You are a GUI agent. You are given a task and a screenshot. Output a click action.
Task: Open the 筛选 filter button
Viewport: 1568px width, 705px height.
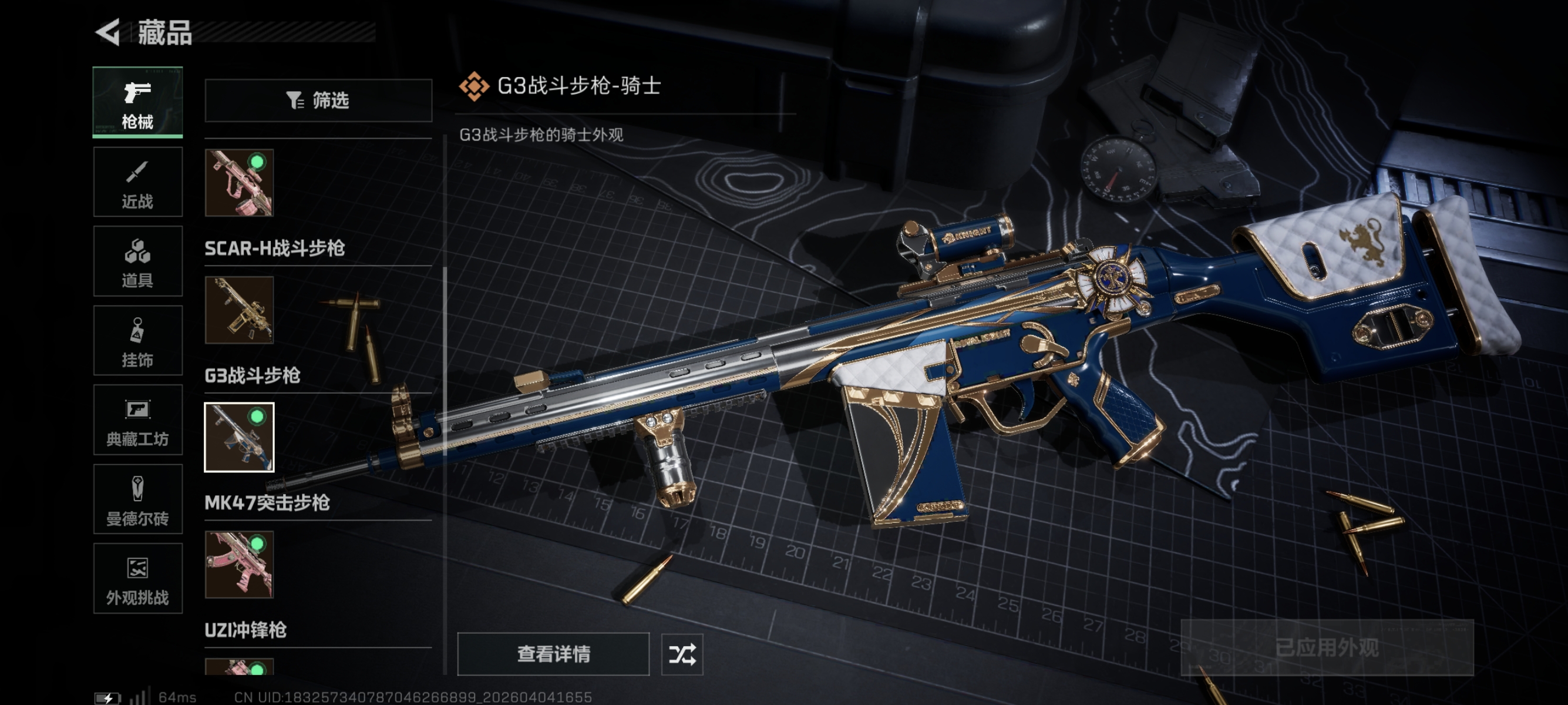point(318,100)
